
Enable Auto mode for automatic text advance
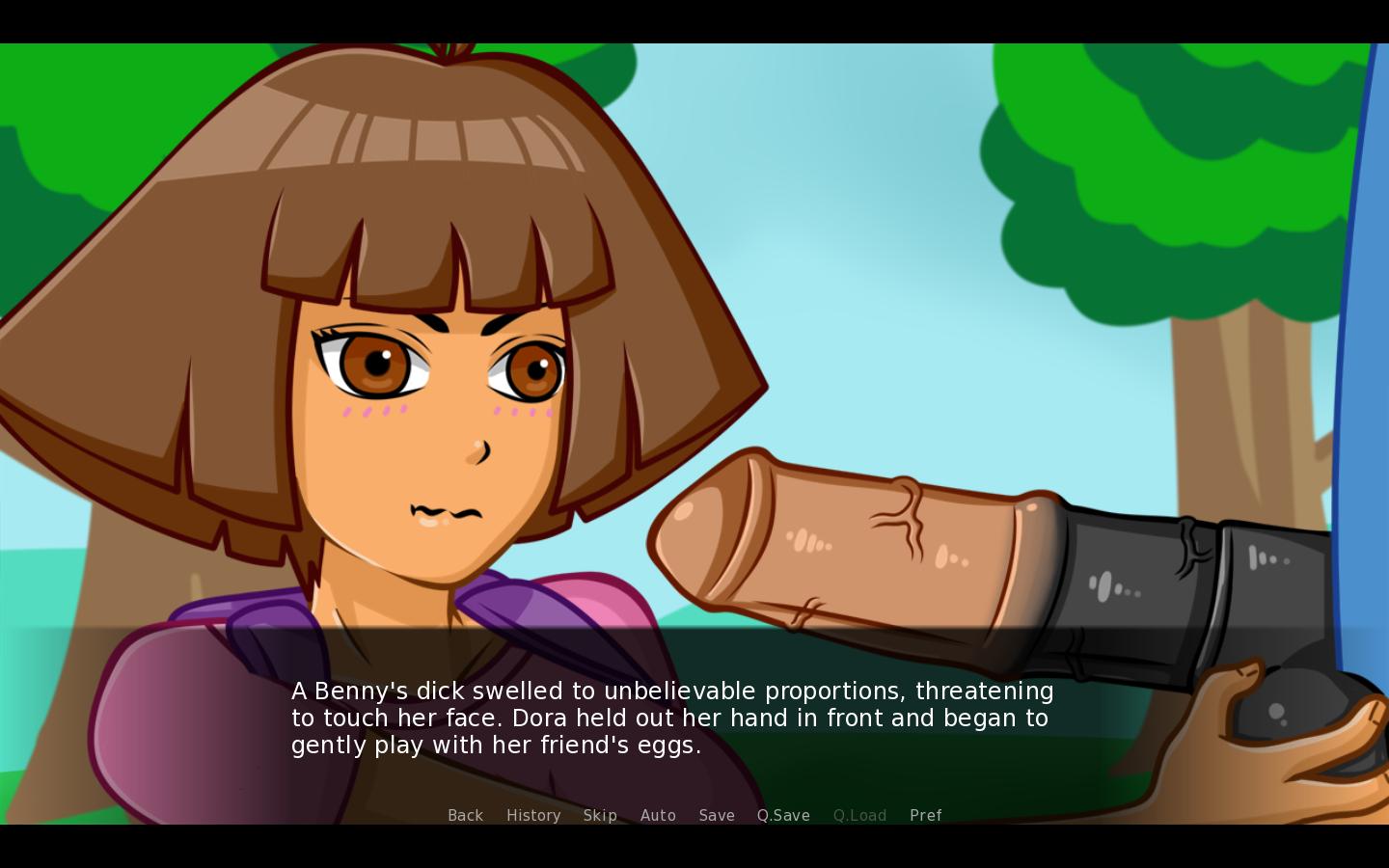click(658, 815)
